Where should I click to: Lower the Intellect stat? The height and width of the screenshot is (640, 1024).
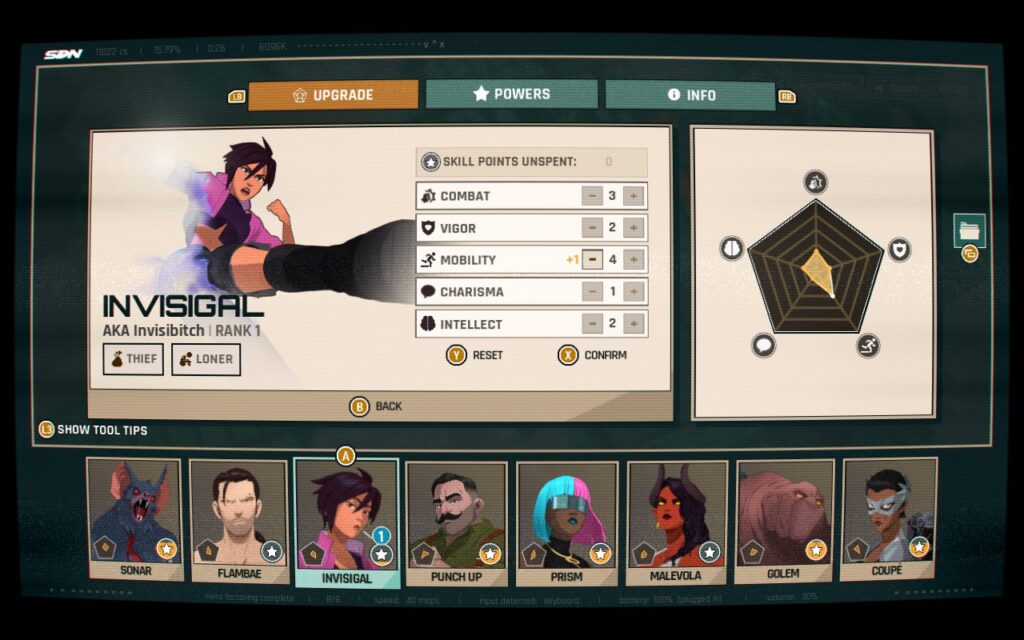point(592,324)
